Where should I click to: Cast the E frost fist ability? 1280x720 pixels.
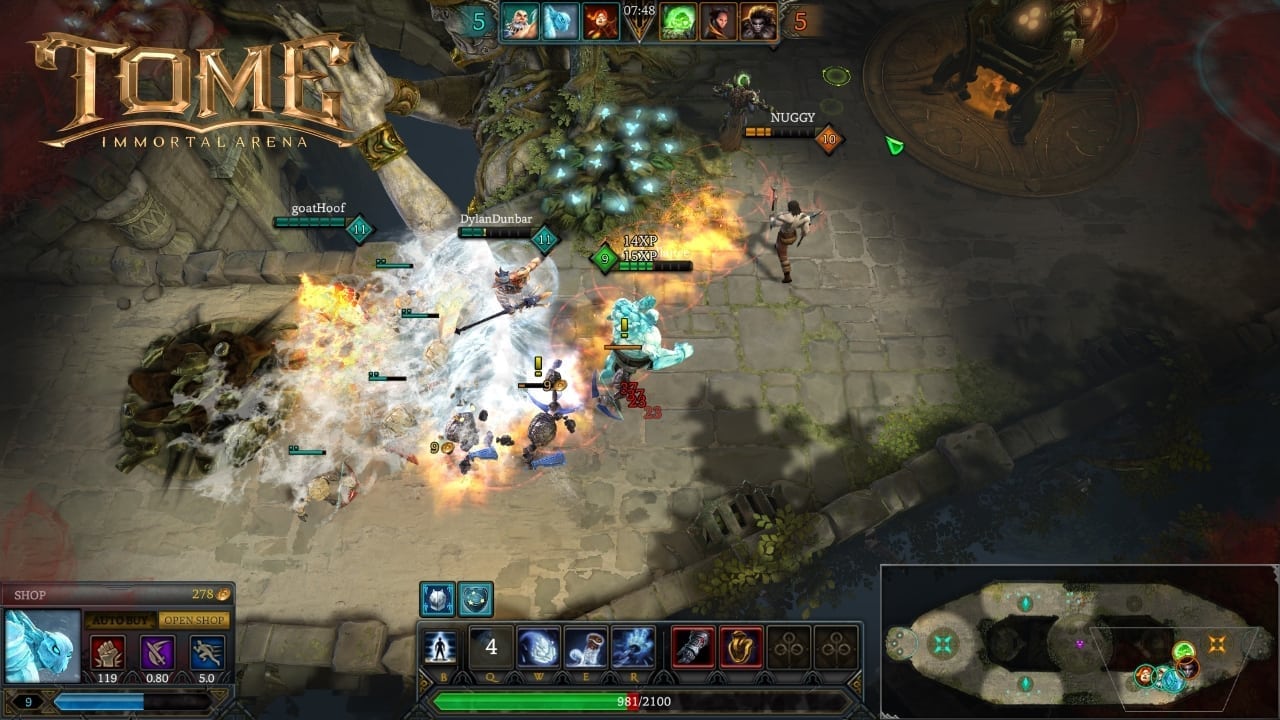[585, 647]
